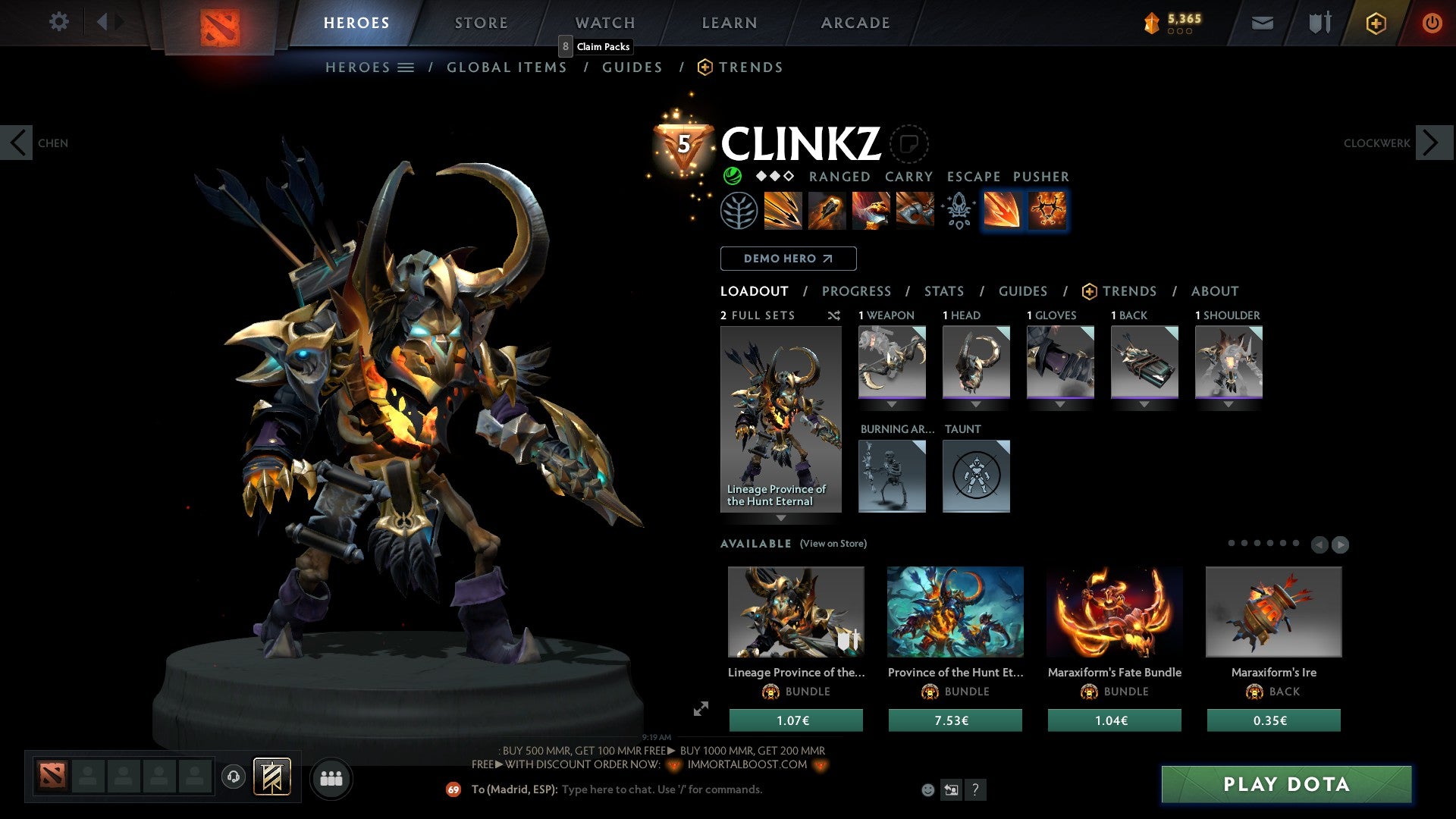Toggle the shuffle loadout icon next to Full Sets
This screenshot has height=819, width=1456.
click(833, 315)
